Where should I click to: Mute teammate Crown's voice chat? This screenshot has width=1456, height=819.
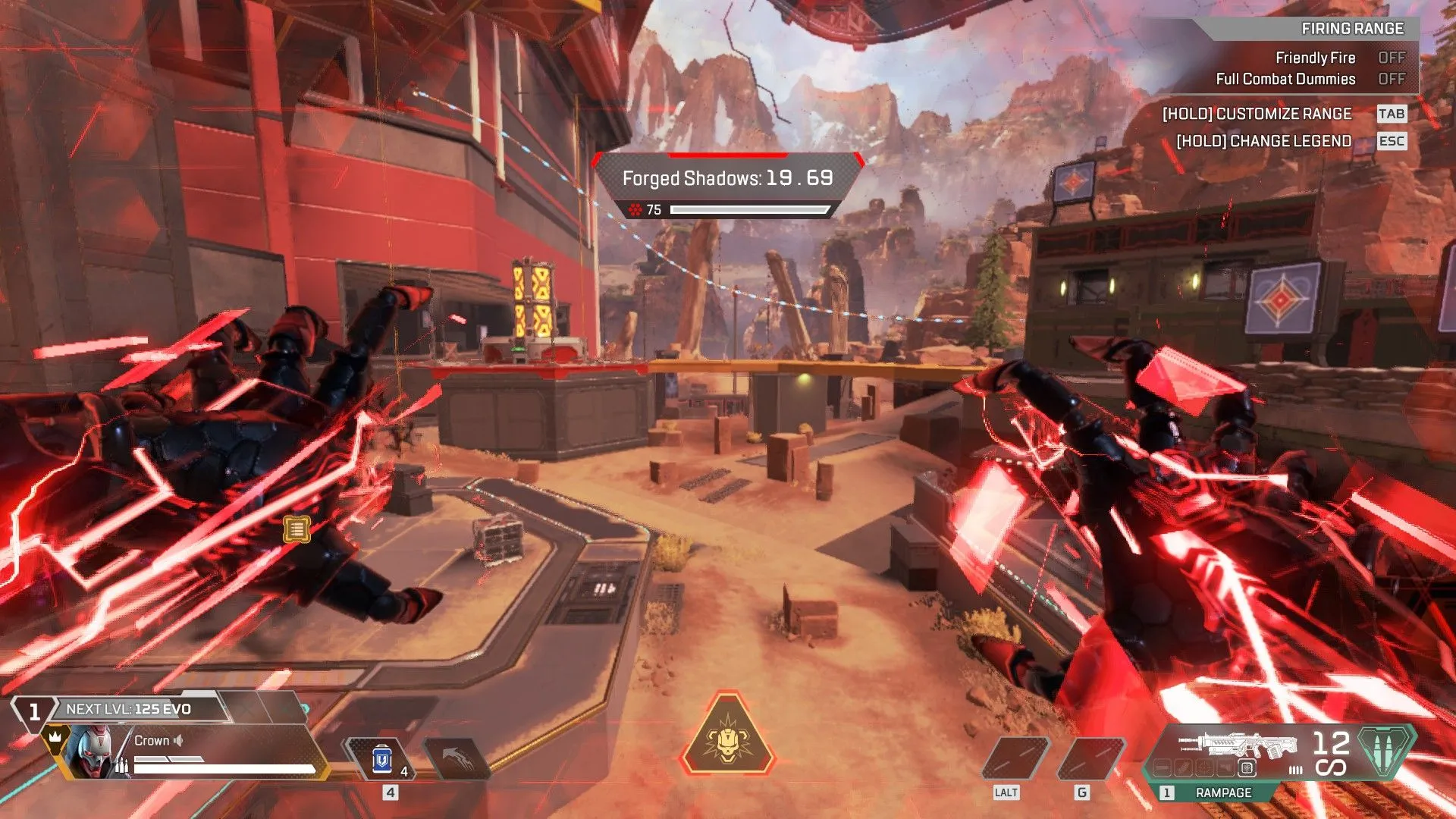click(177, 741)
